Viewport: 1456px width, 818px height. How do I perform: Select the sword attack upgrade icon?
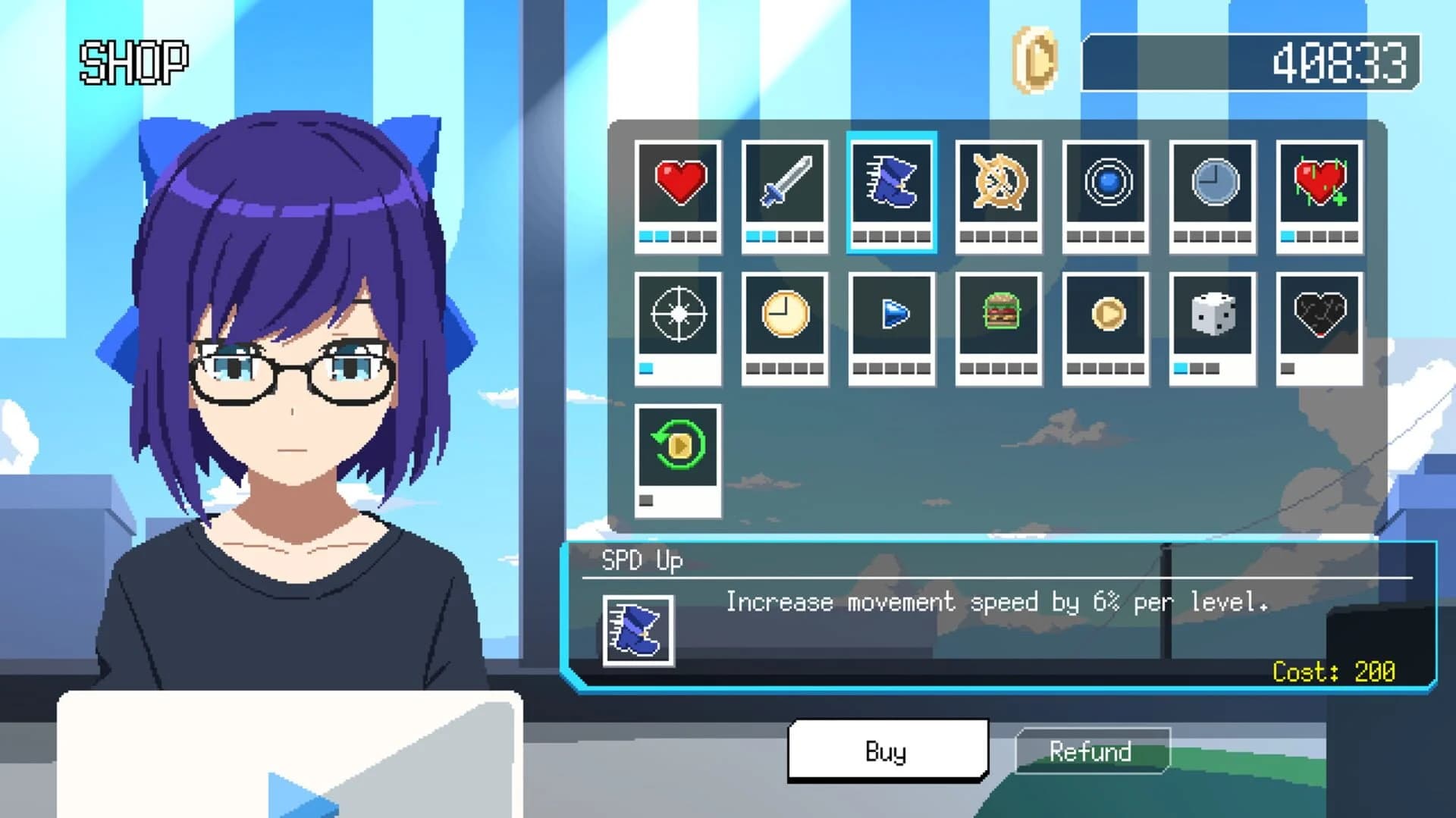784,186
